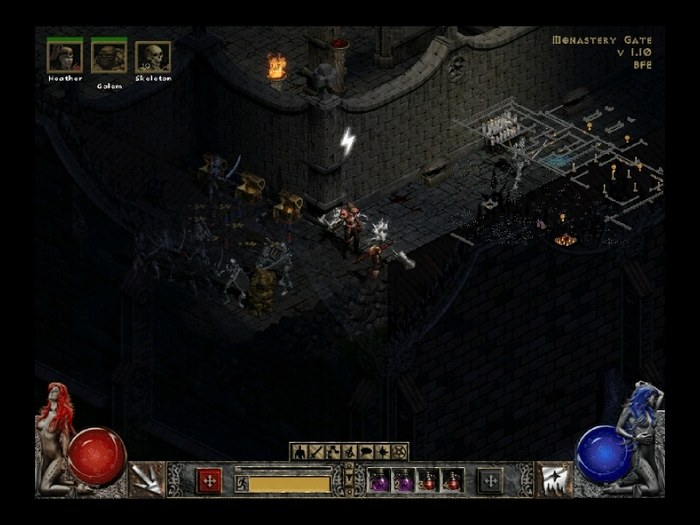Select the Skeleton minion portrait
700x525 pixels.
152,57
